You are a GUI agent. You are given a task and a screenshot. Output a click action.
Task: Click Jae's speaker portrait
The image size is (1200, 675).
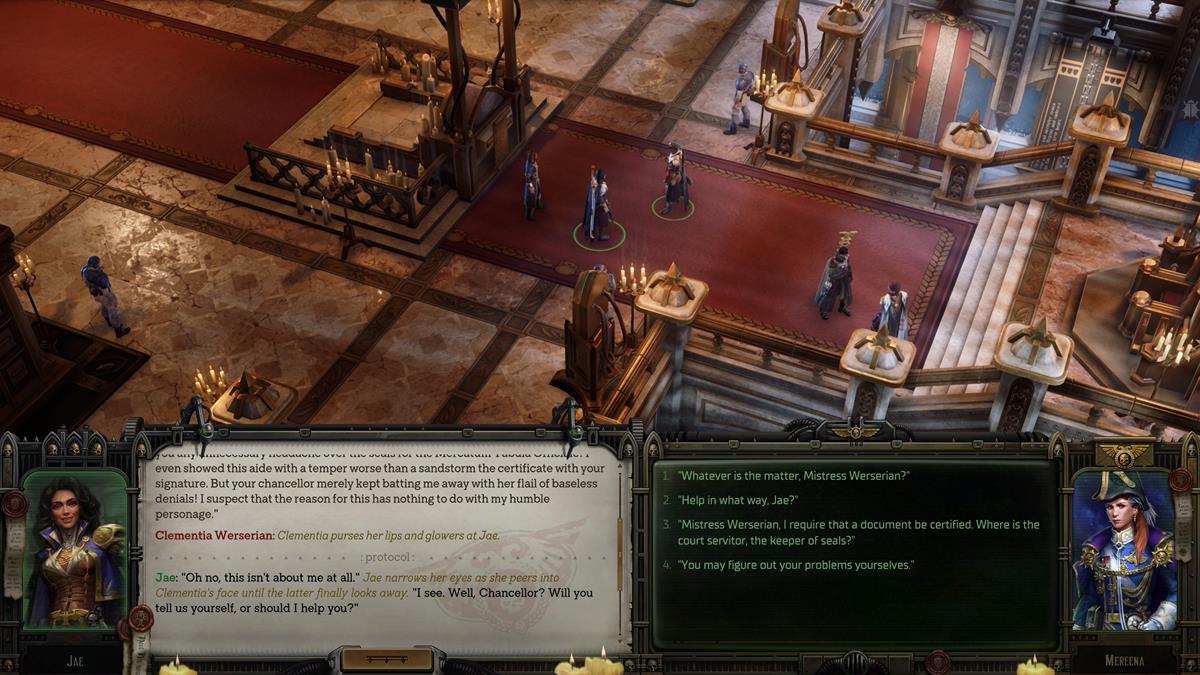coord(75,550)
